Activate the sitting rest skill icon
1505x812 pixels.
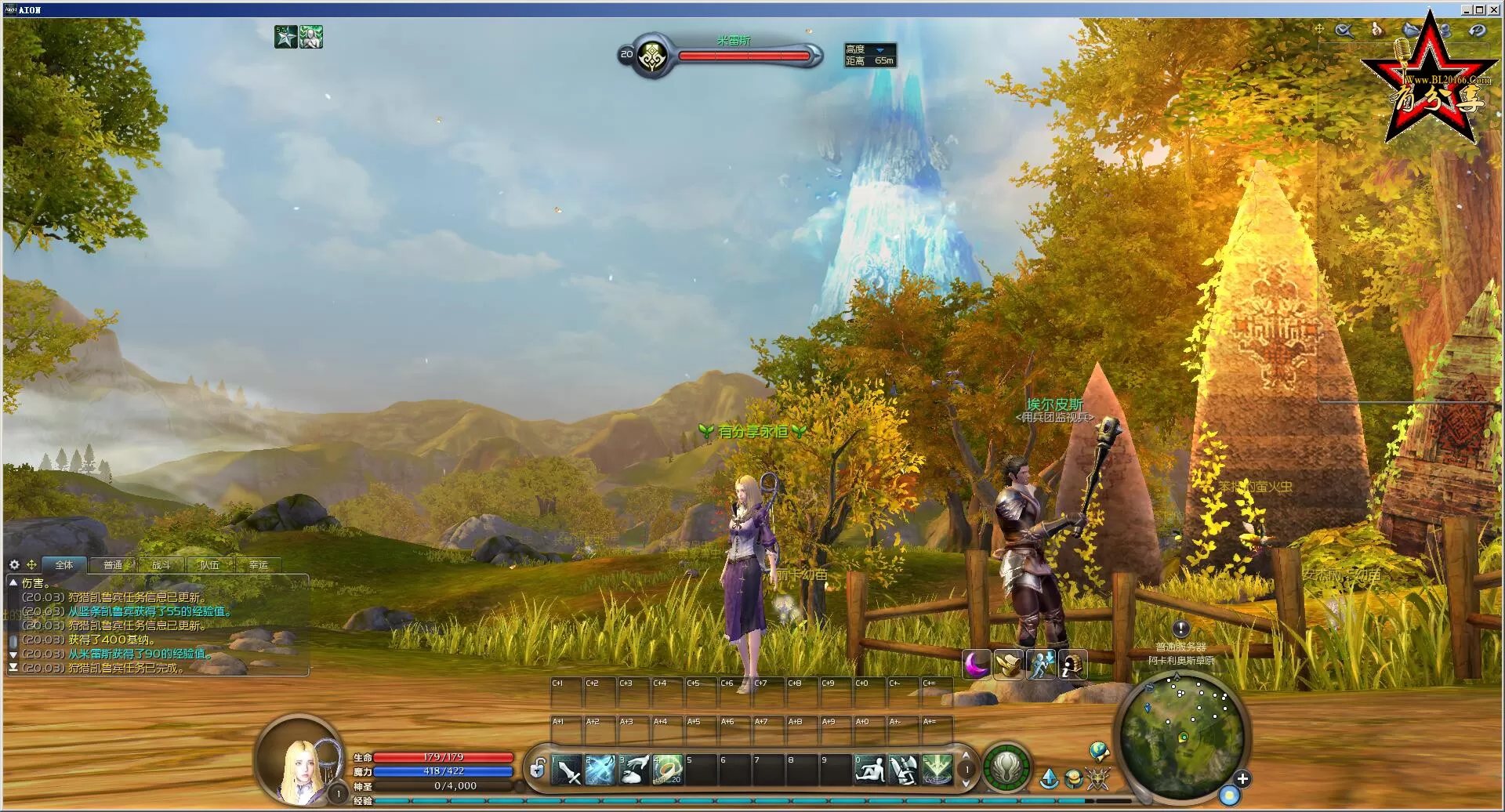pyautogui.click(x=869, y=770)
